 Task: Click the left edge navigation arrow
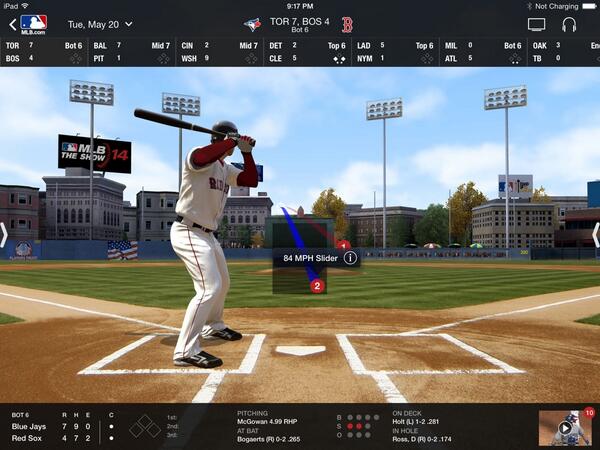click(x=5, y=235)
